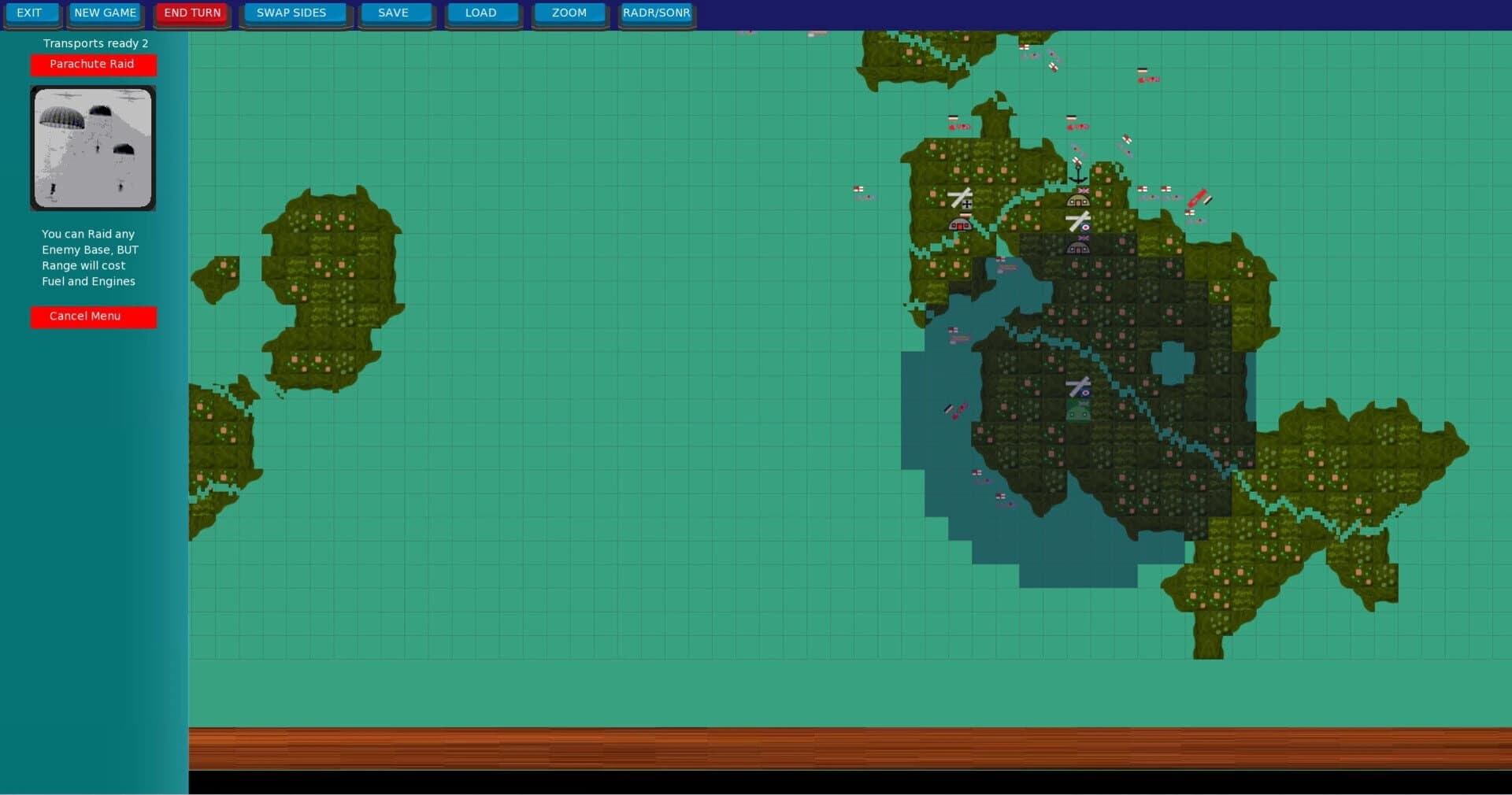The width and height of the screenshot is (1512, 795).
Task: Toggle the RADR/SONR display
Action: point(656,13)
